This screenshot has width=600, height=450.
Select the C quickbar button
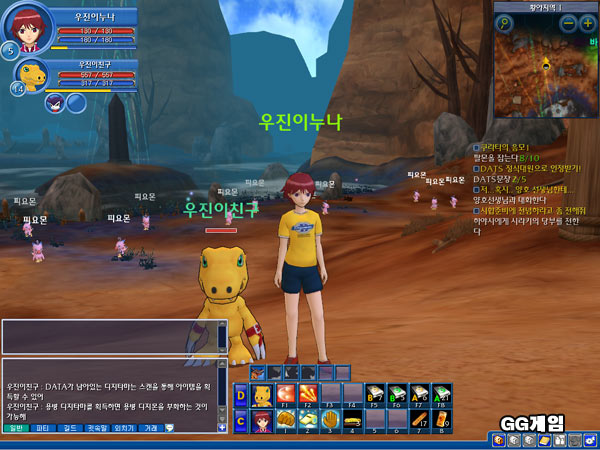point(240,419)
